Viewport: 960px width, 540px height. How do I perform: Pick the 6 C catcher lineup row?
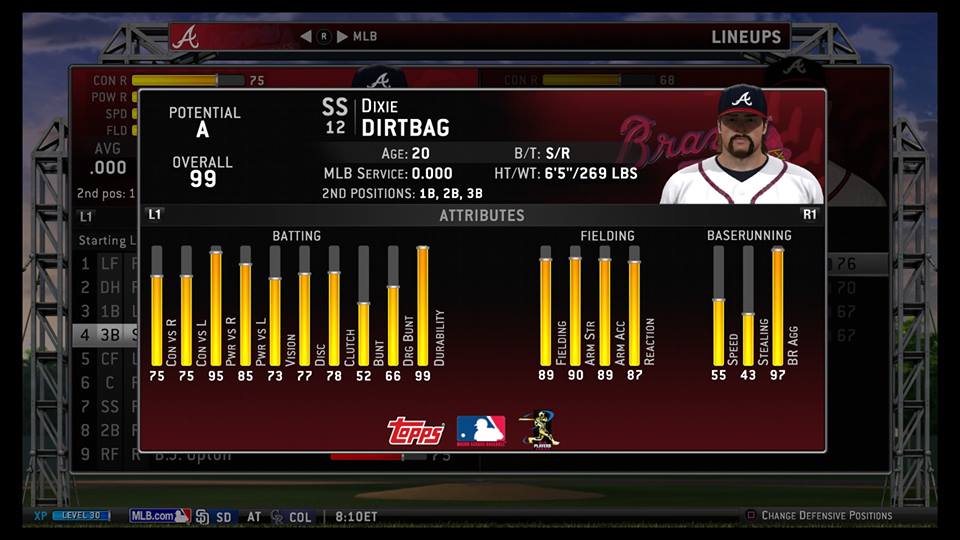pos(105,382)
